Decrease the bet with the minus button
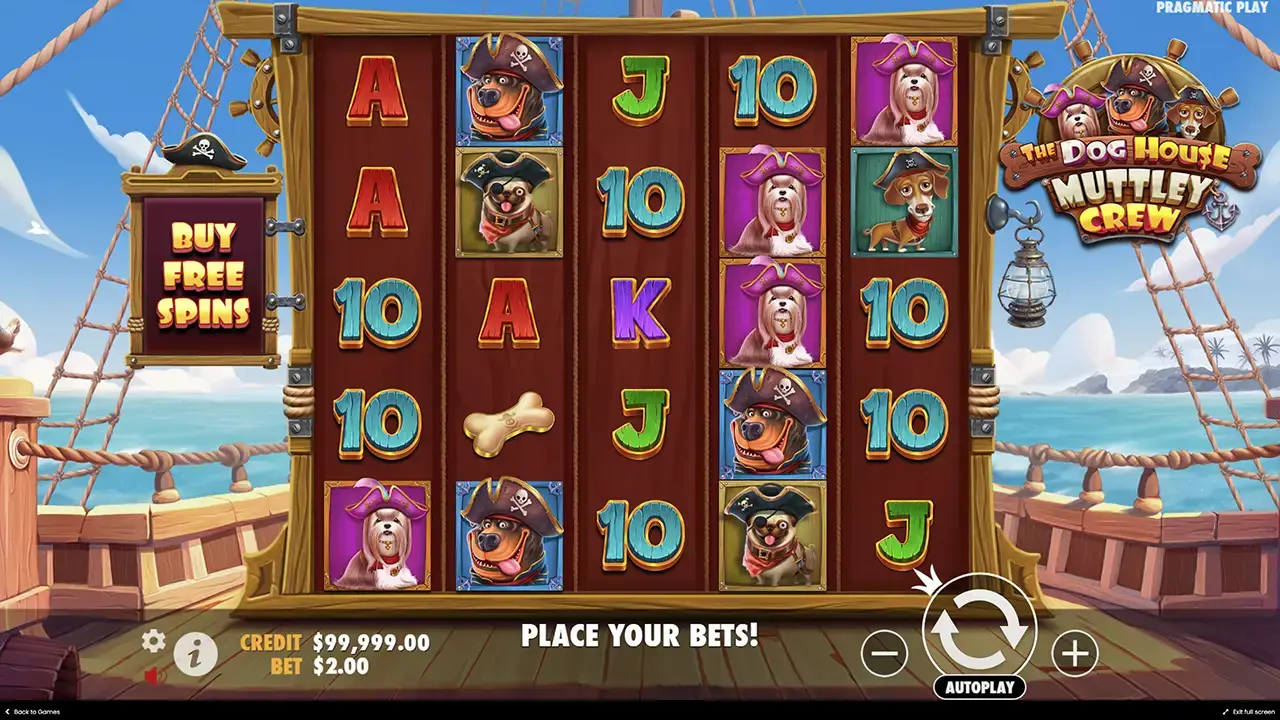Image resolution: width=1280 pixels, height=720 pixels. click(x=884, y=654)
